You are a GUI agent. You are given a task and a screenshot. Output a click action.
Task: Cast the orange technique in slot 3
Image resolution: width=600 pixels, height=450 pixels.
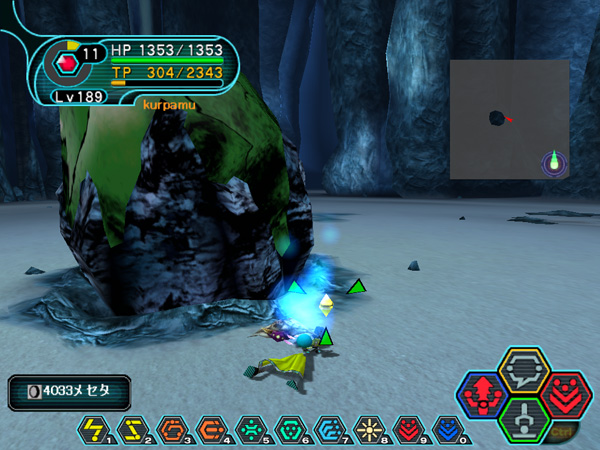click(171, 430)
